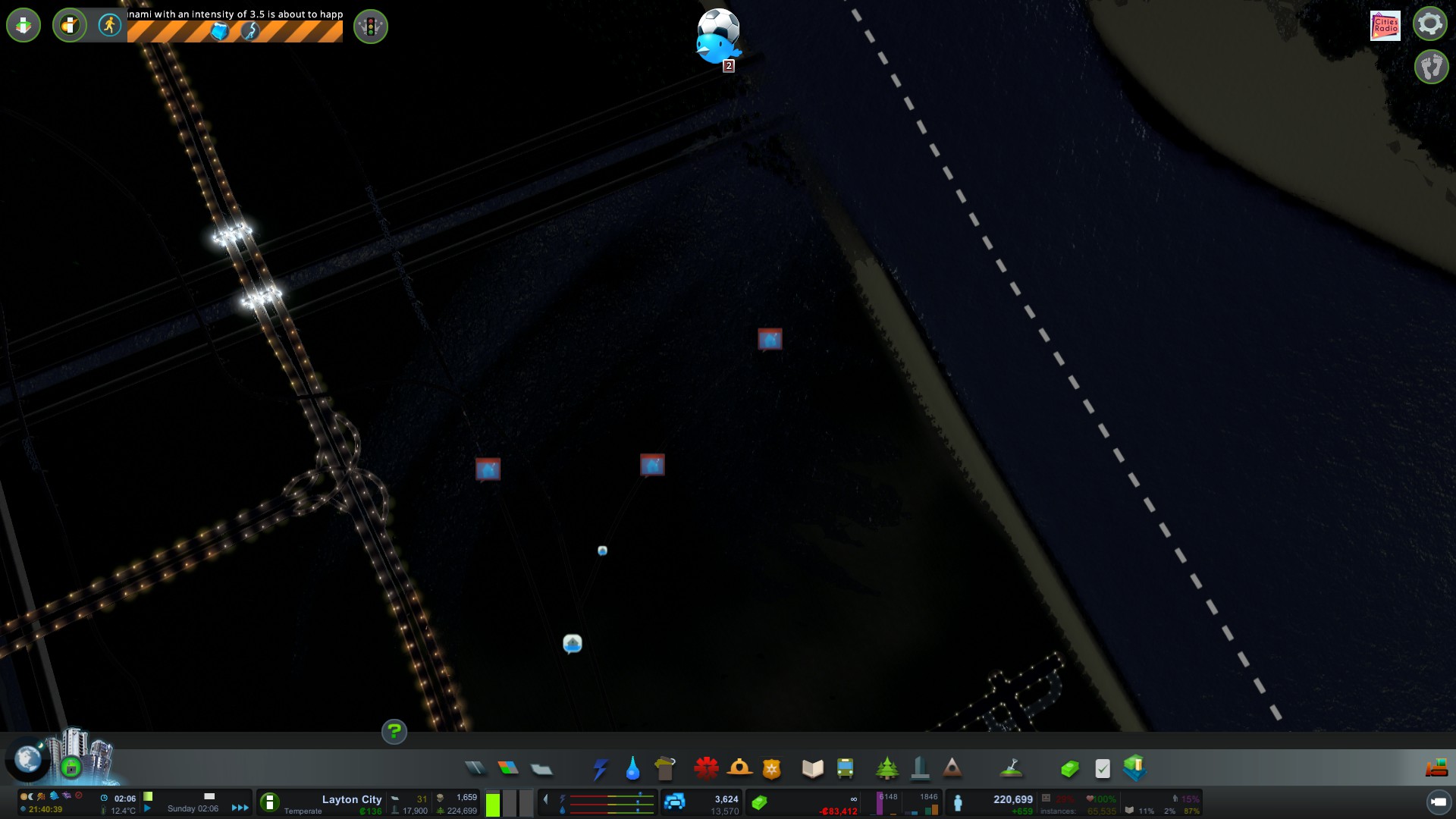Open the disaster info button
This screenshot has width=1456, height=819.
[70, 26]
